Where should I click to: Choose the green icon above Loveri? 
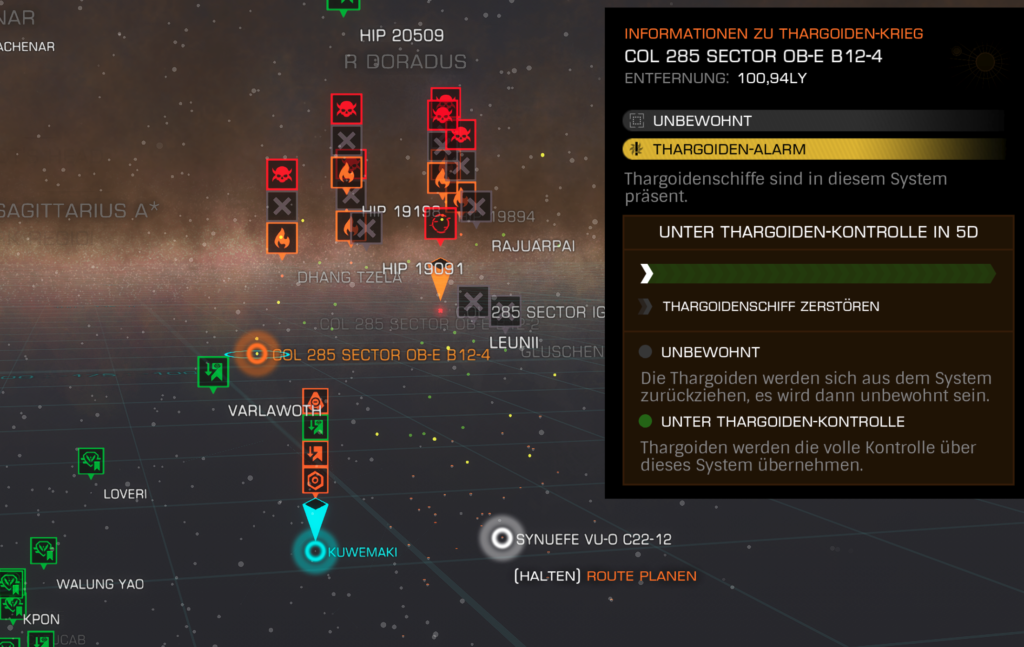91,461
